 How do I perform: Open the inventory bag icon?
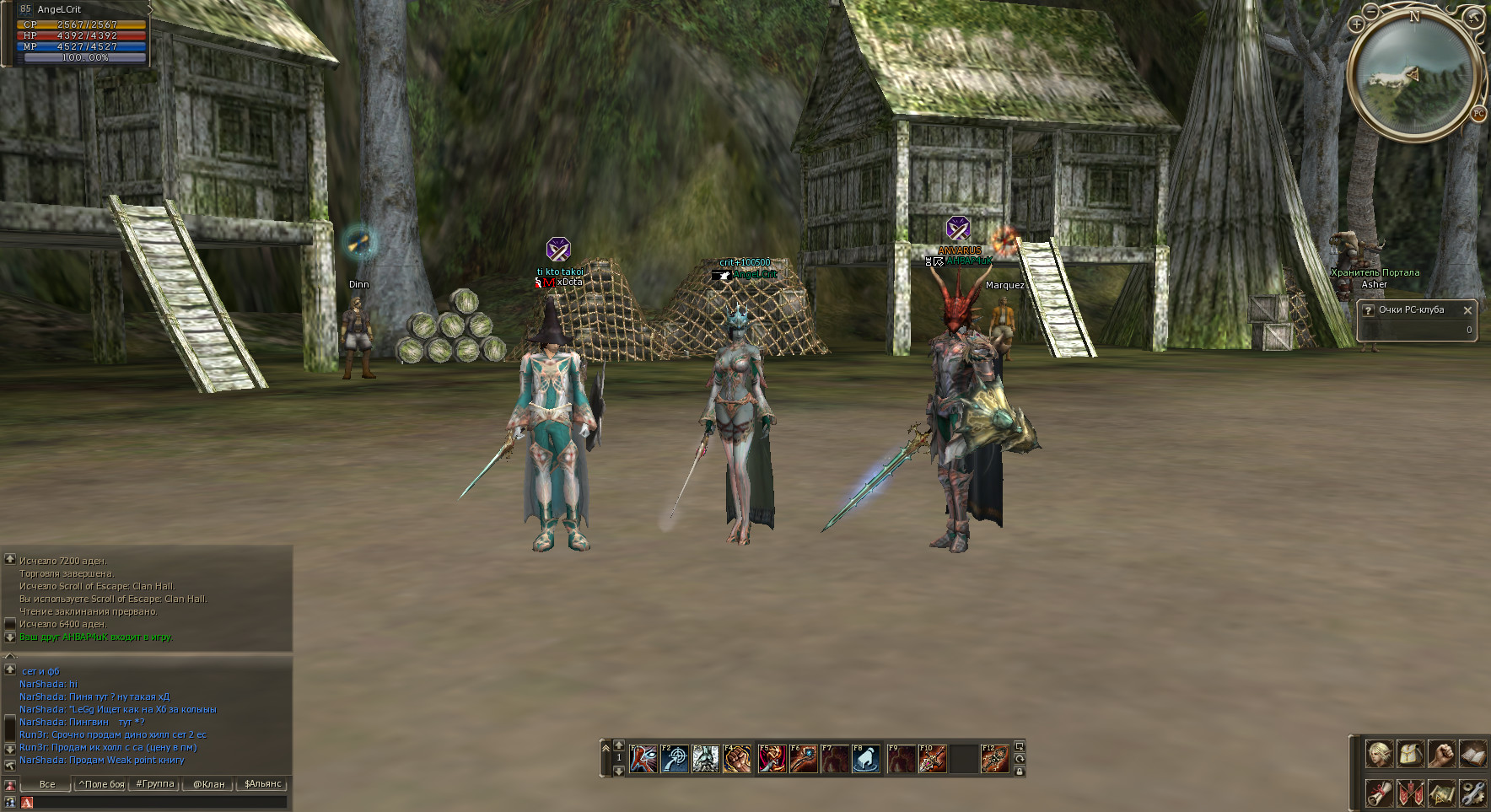tap(1410, 754)
